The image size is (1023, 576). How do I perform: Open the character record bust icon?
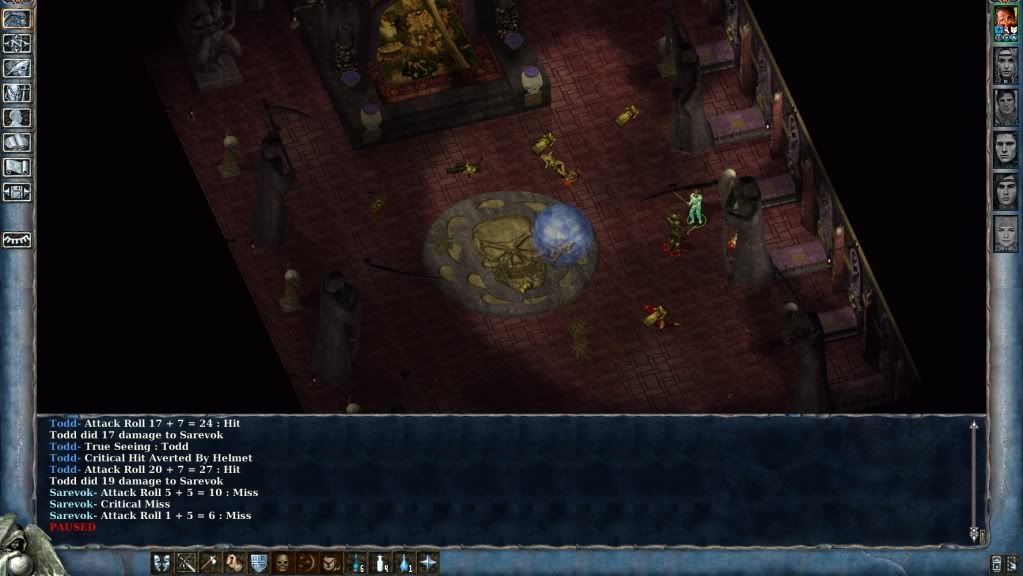(x=17, y=118)
